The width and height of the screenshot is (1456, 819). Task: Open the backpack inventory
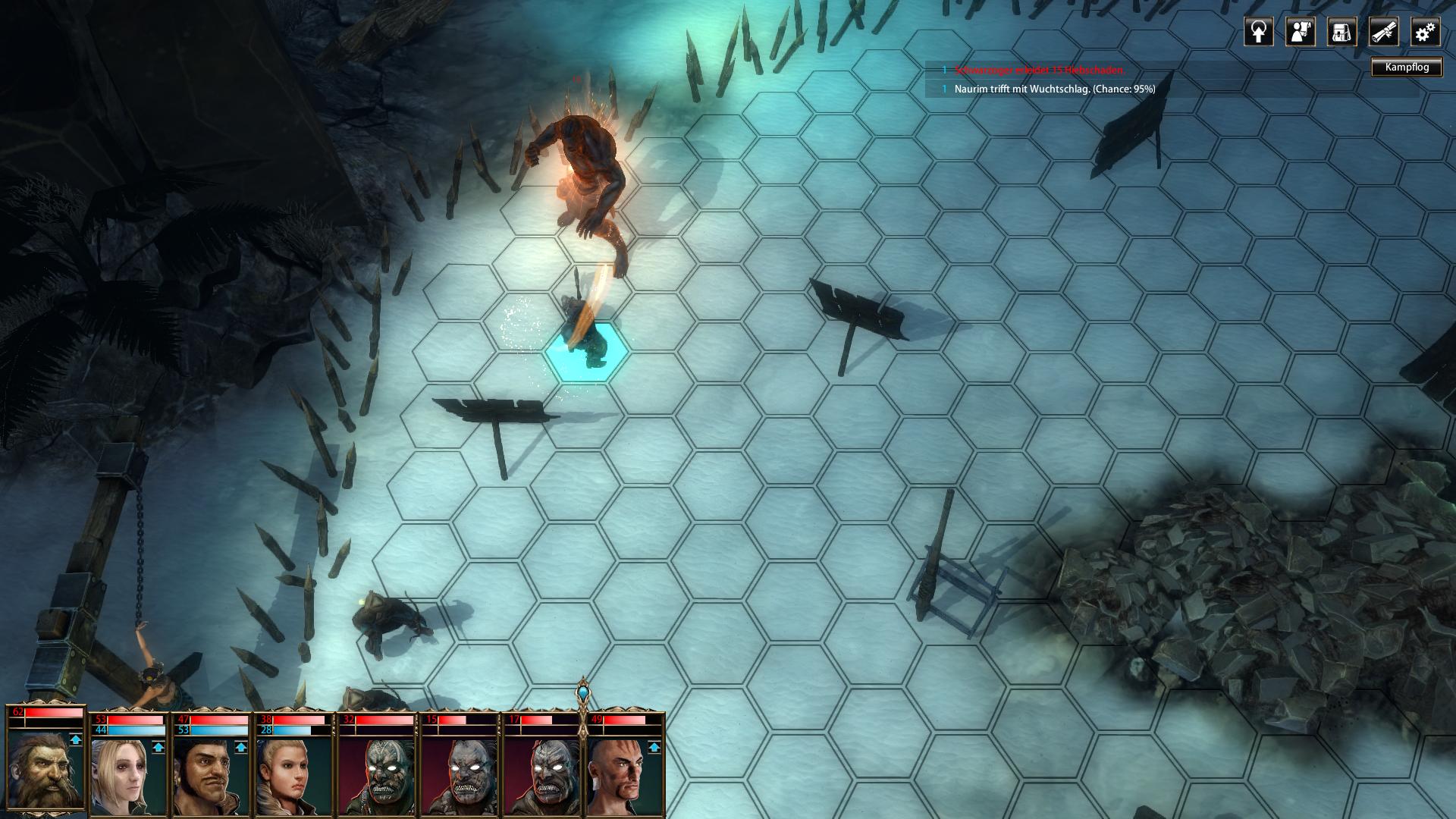pos(1341,33)
